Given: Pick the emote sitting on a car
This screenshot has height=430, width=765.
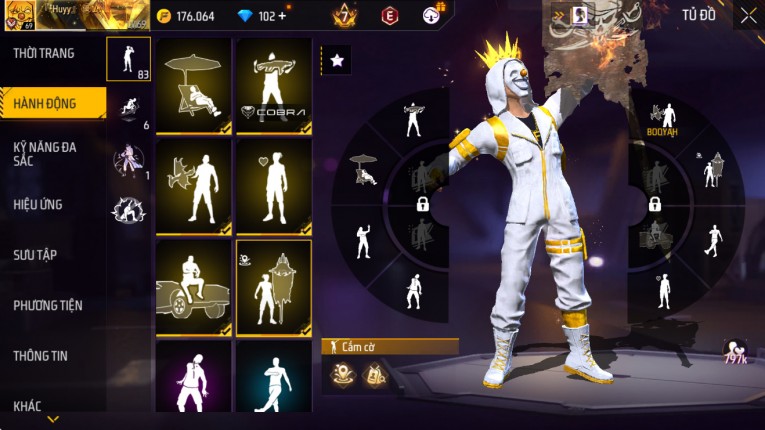Looking at the screenshot, I should point(193,286).
